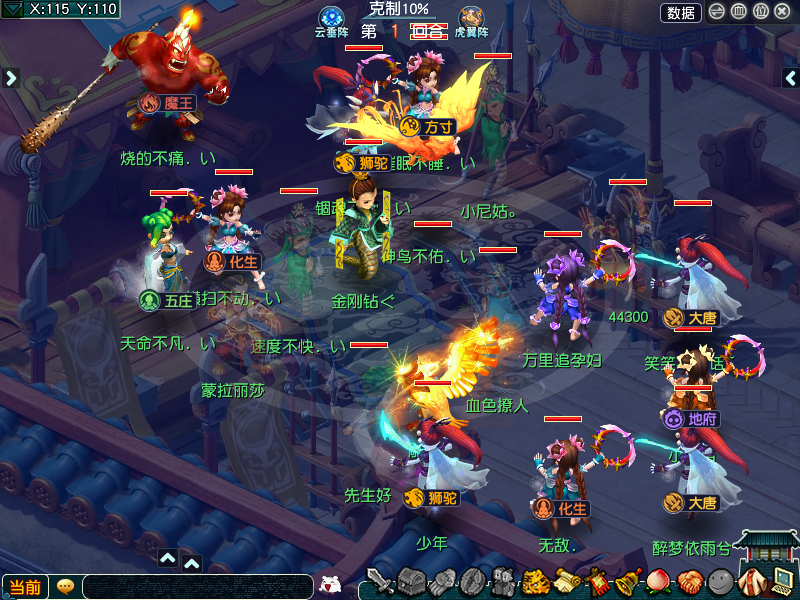Open the treasure chest inventory icon
This screenshot has height=600, width=800.
click(x=412, y=581)
